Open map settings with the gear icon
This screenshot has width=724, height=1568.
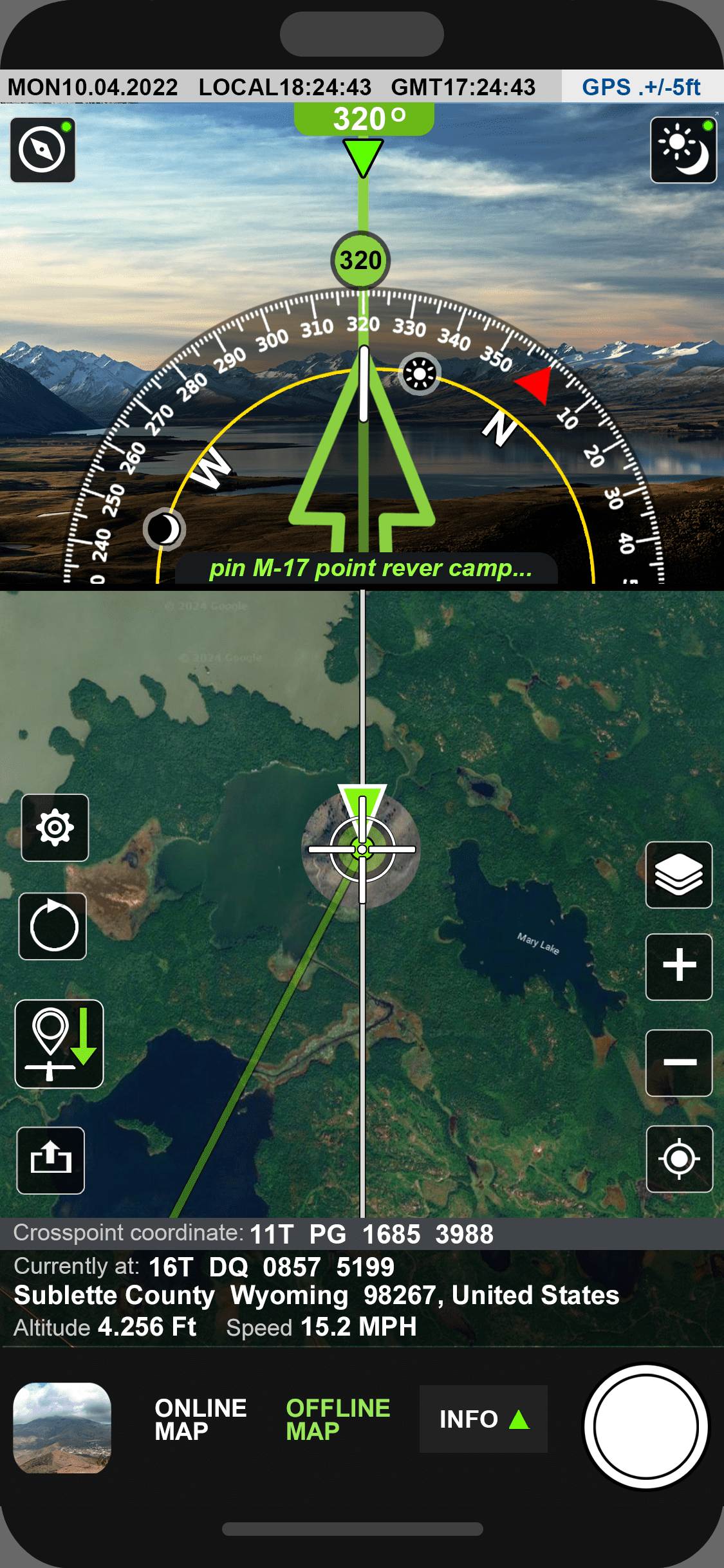point(55,828)
